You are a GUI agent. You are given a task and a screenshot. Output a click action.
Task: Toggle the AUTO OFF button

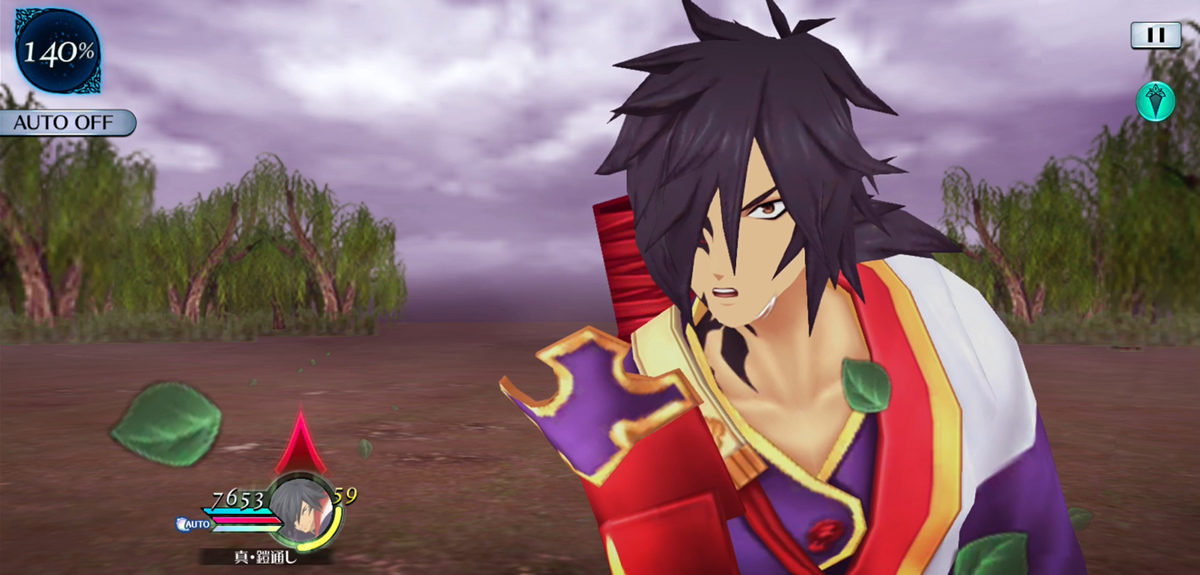point(66,123)
